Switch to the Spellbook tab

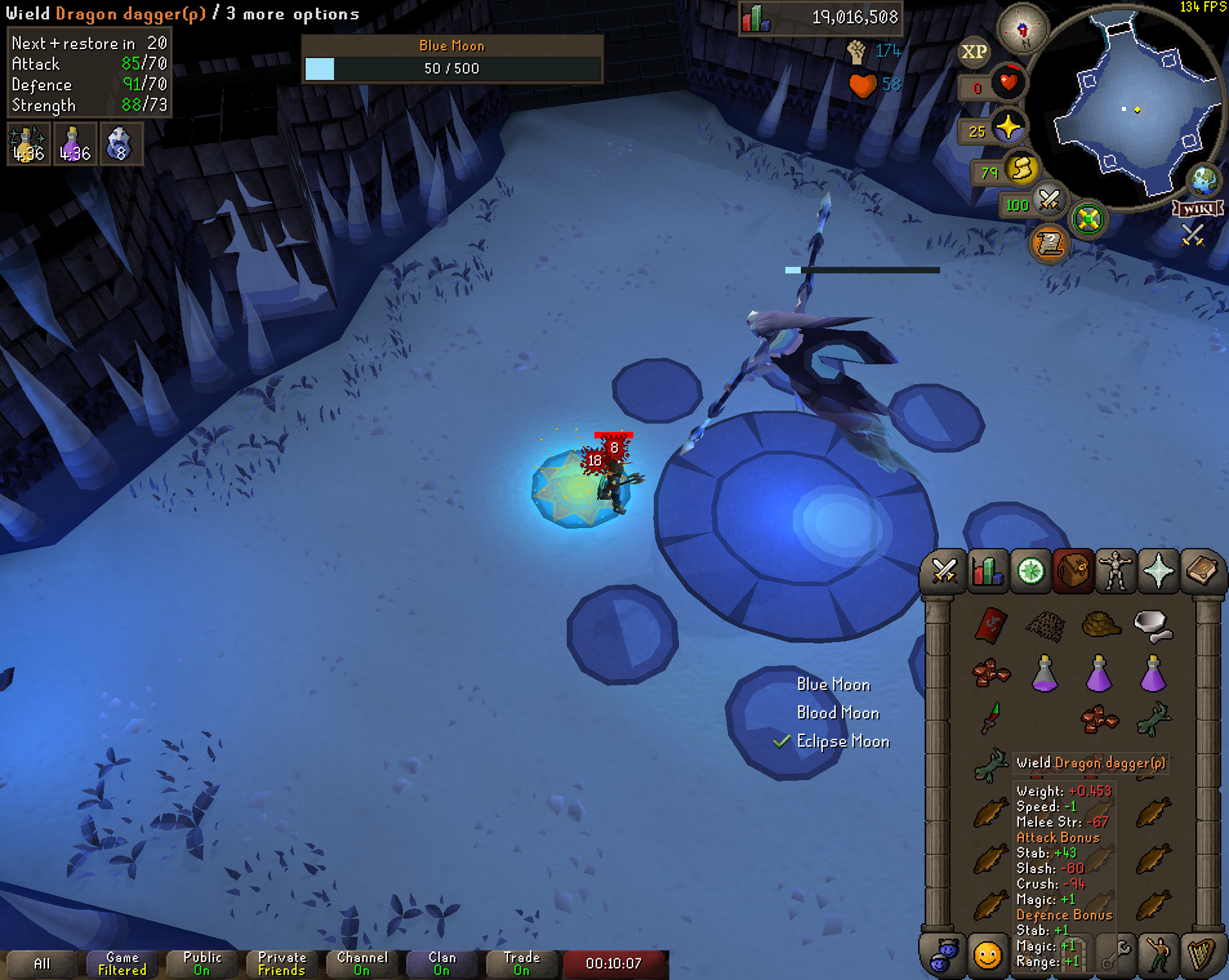1201,571
